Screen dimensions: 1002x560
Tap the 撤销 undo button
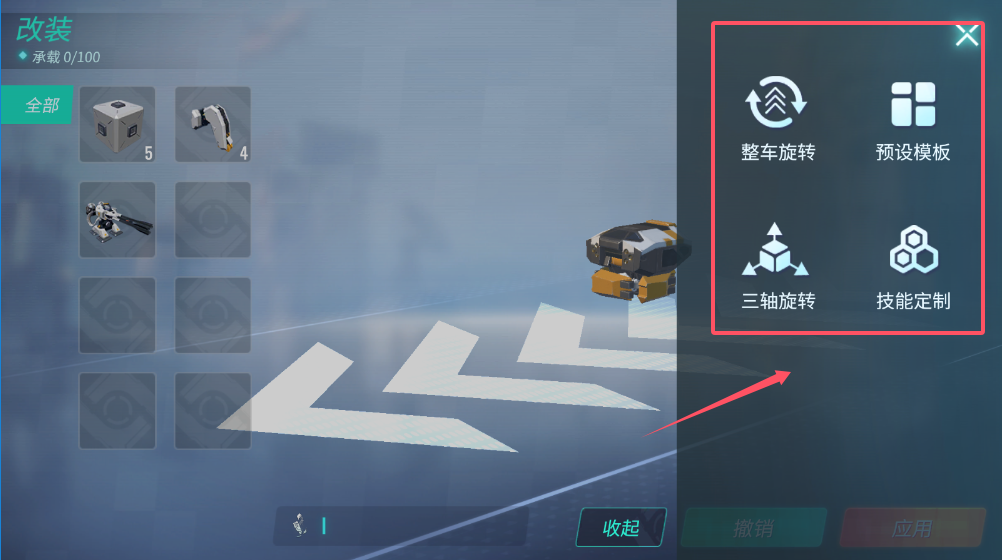point(753,527)
